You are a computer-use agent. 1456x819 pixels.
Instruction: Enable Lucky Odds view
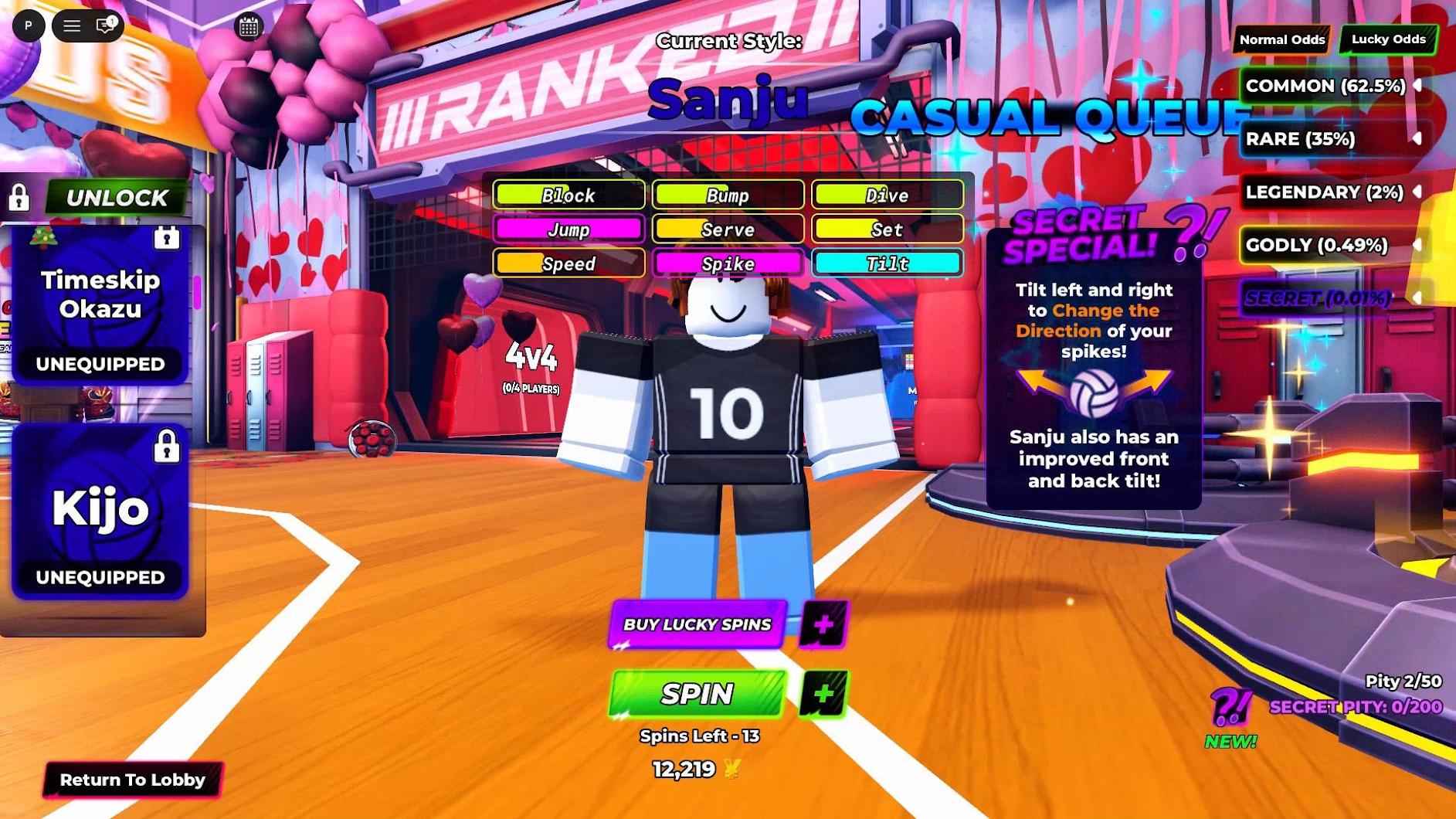pos(1389,38)
